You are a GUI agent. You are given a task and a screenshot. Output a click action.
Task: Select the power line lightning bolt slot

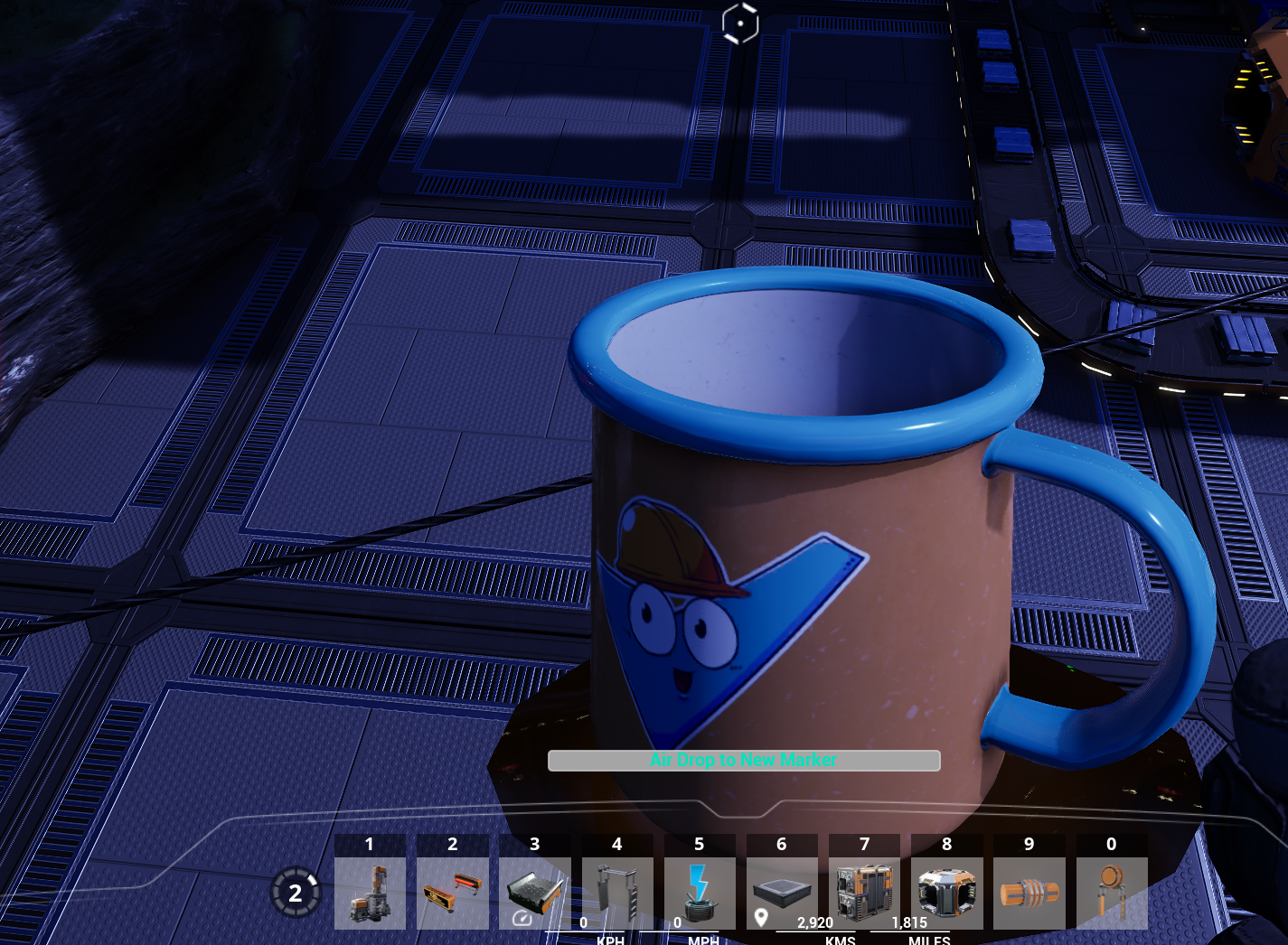pos(699,893)
